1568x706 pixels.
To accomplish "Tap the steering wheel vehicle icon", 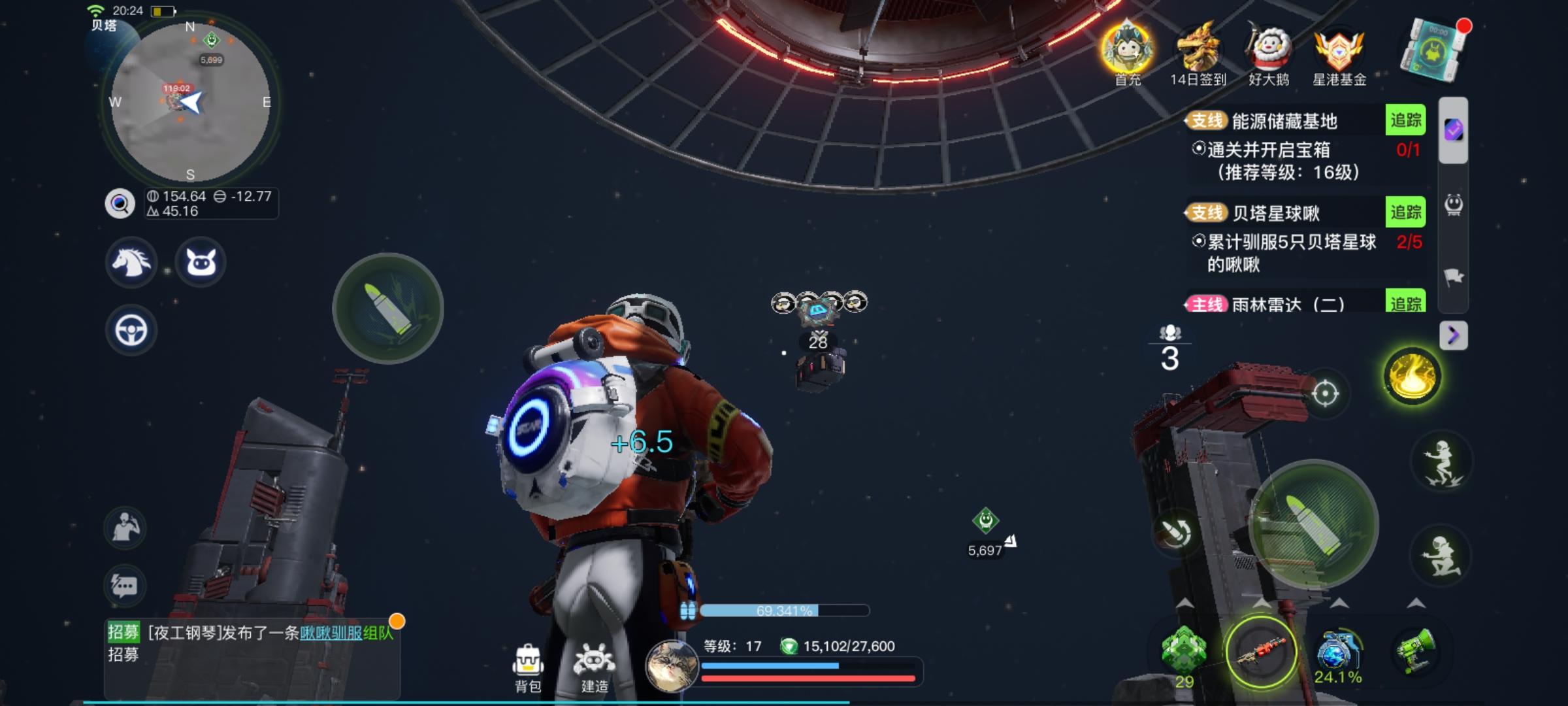I will point(131,331).
